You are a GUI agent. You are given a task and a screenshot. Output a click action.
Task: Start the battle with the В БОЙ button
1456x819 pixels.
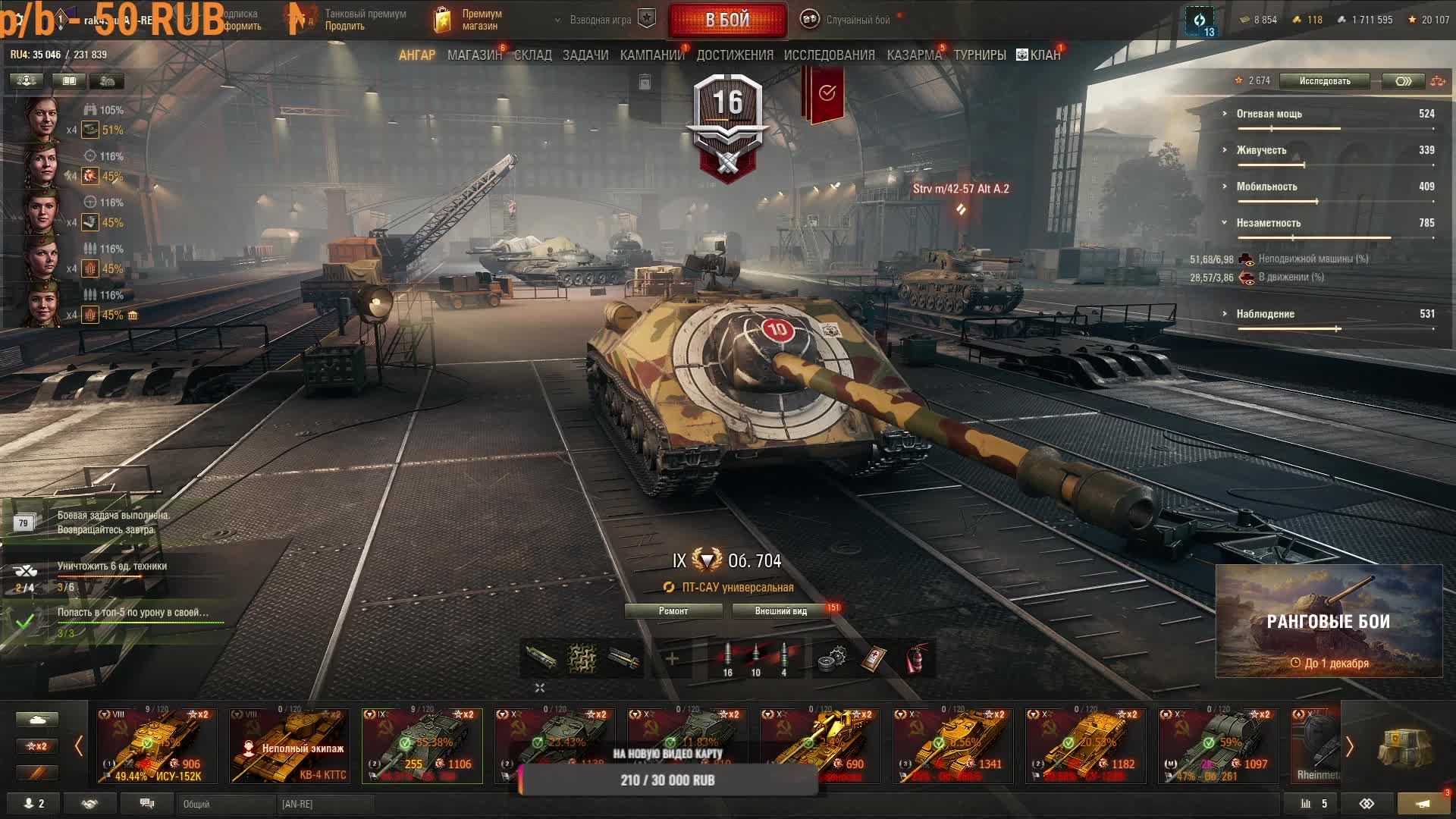pyautogui.click(x=727, y=20)
